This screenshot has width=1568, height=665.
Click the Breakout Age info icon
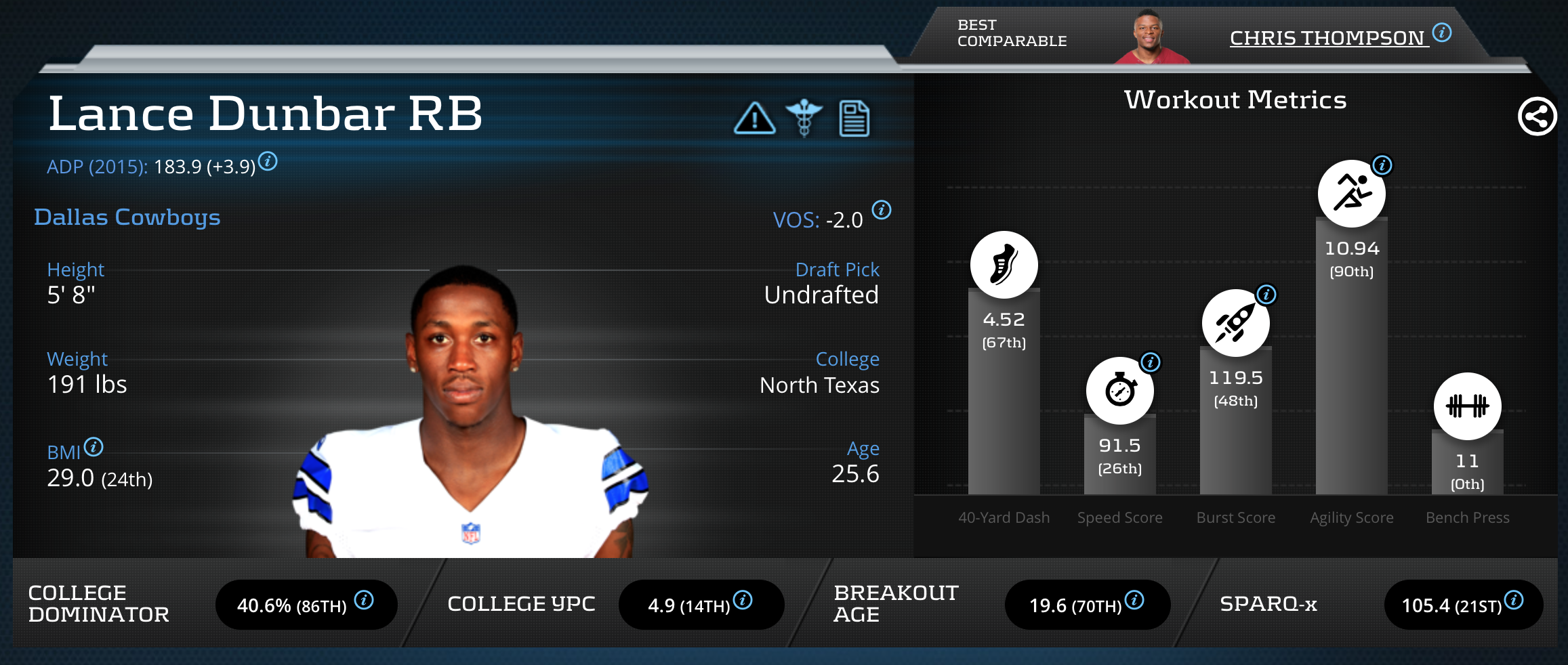click(1134, 600)
